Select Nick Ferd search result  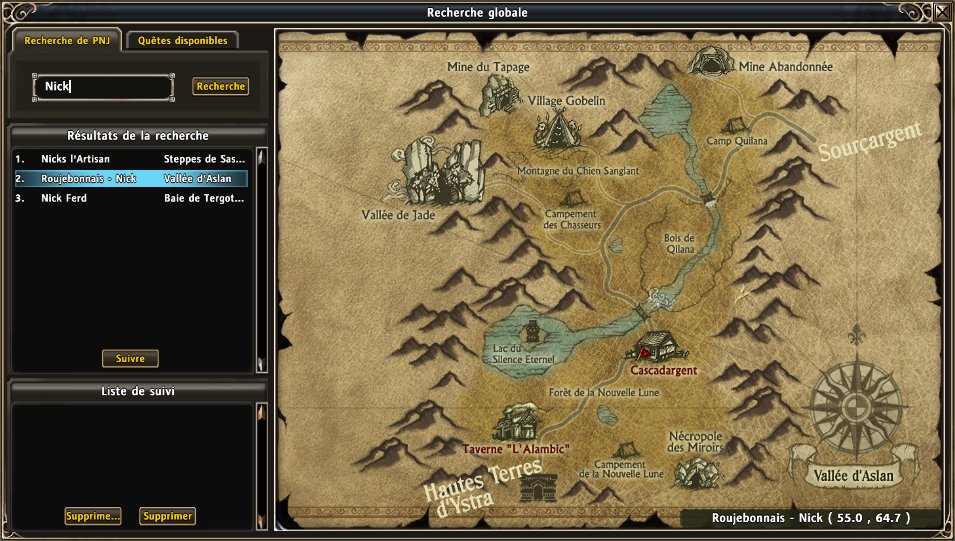click(x=130, y=199)
